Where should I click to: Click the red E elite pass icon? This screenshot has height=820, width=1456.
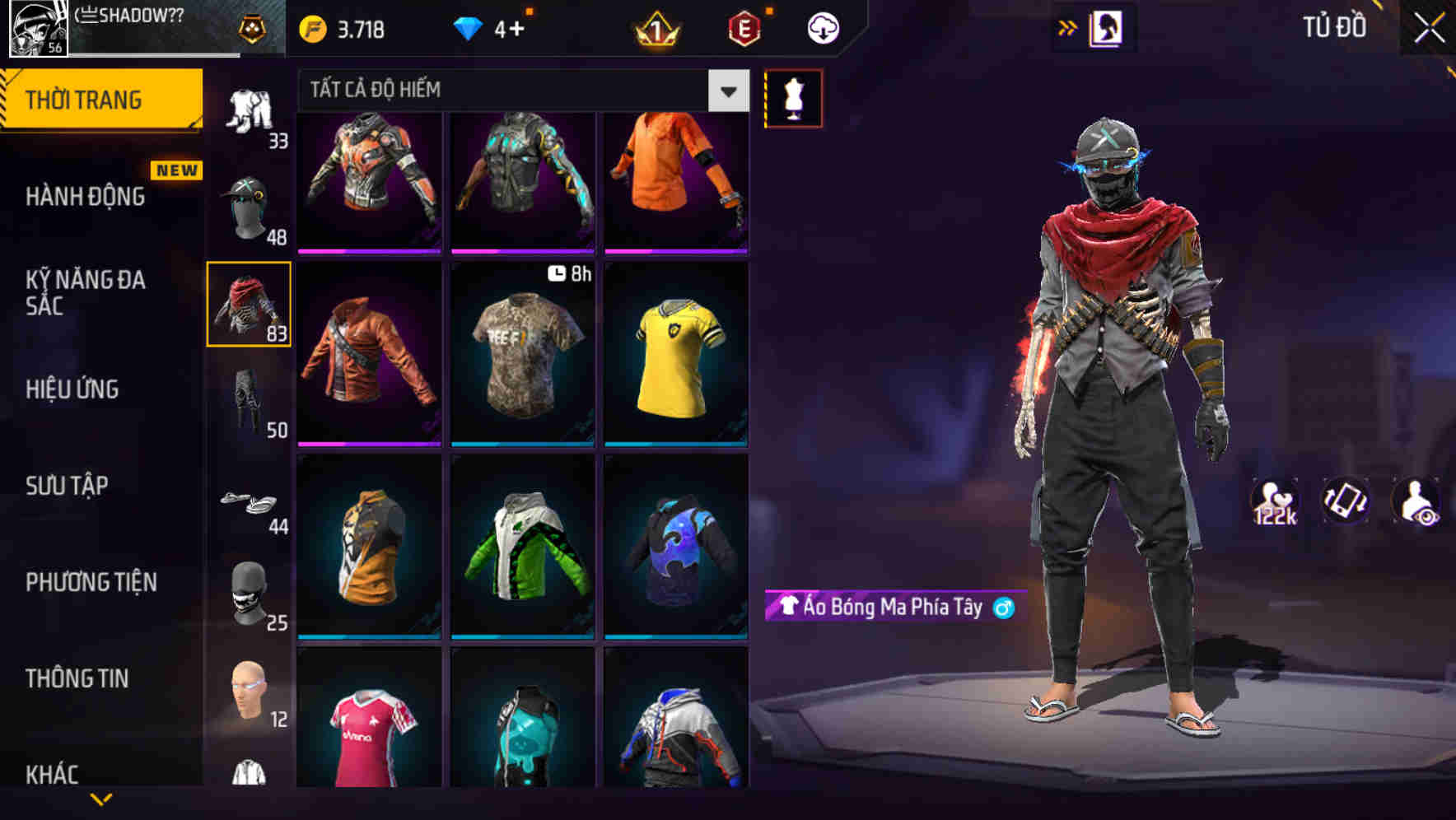[x=742, y=27]
